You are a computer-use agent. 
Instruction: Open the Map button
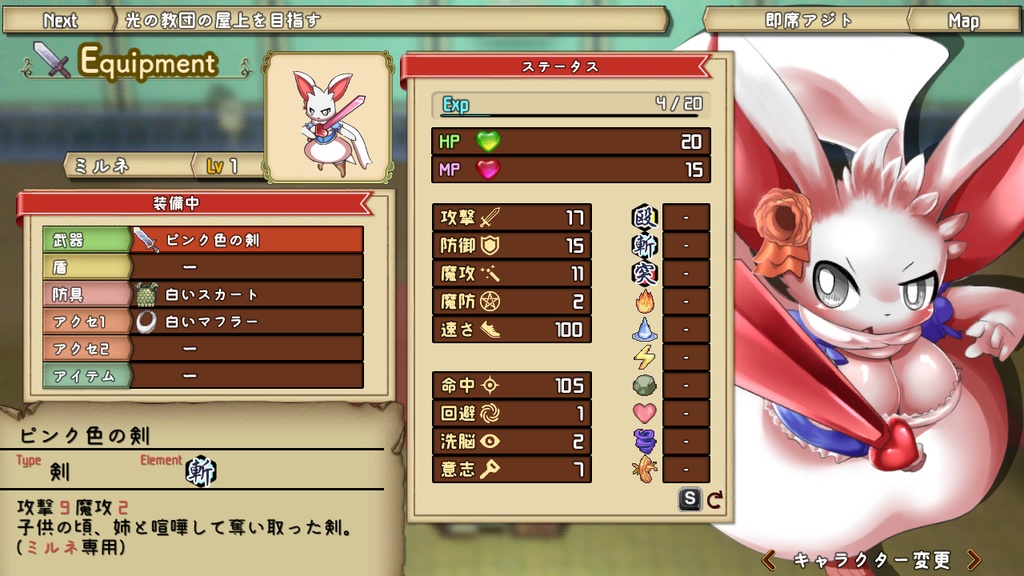coord(963,20)
